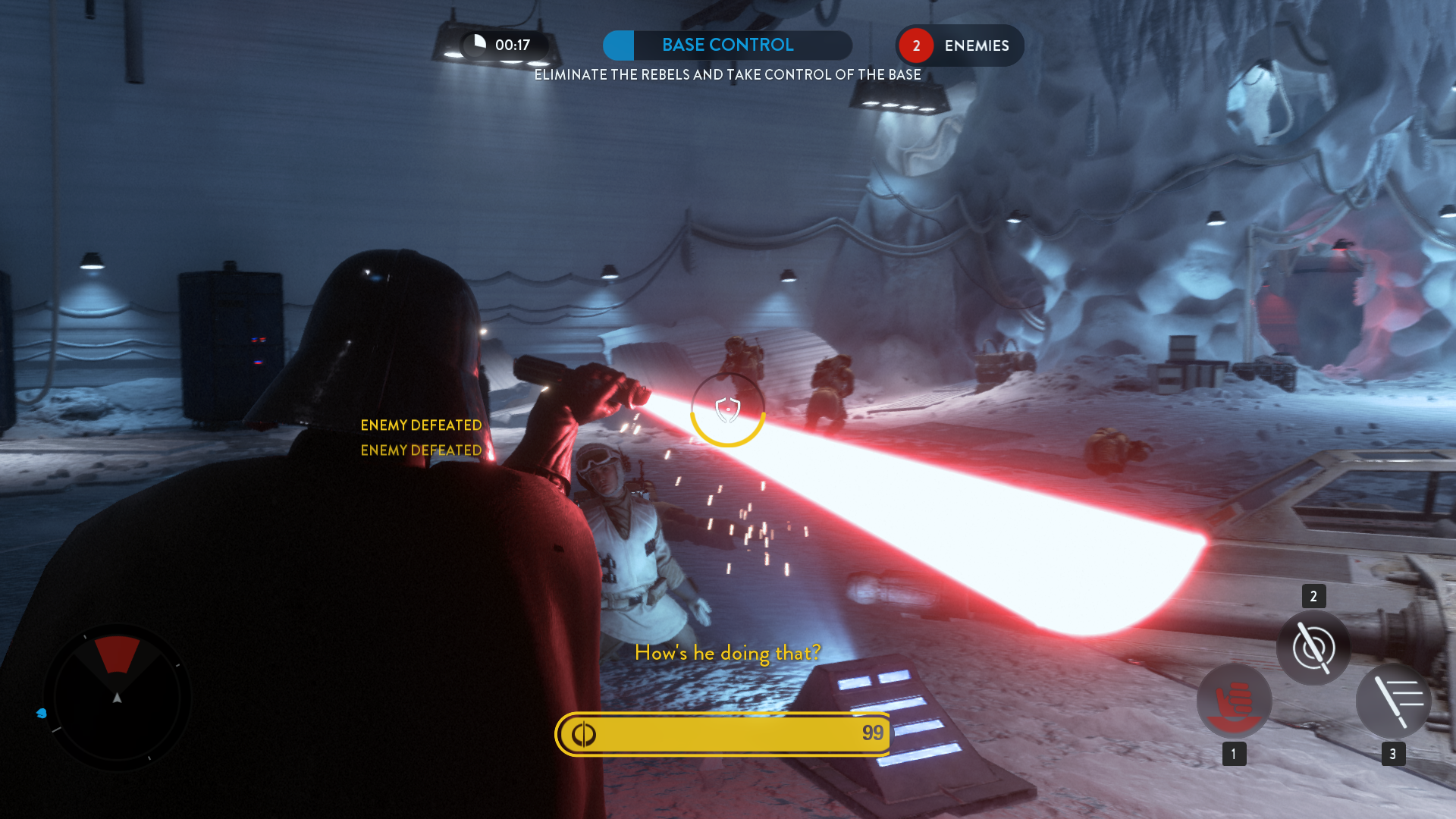Select the Base Control objective tracker
1456x819 pixels.
(x=727, y=45)
